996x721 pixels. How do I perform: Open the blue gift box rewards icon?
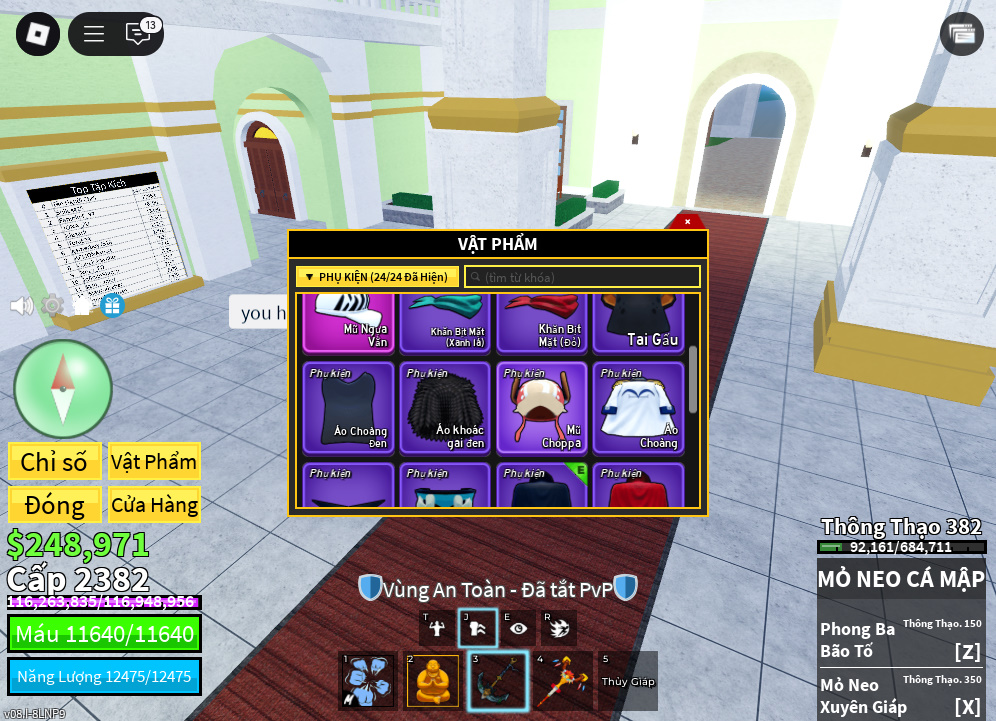point(112,305)
